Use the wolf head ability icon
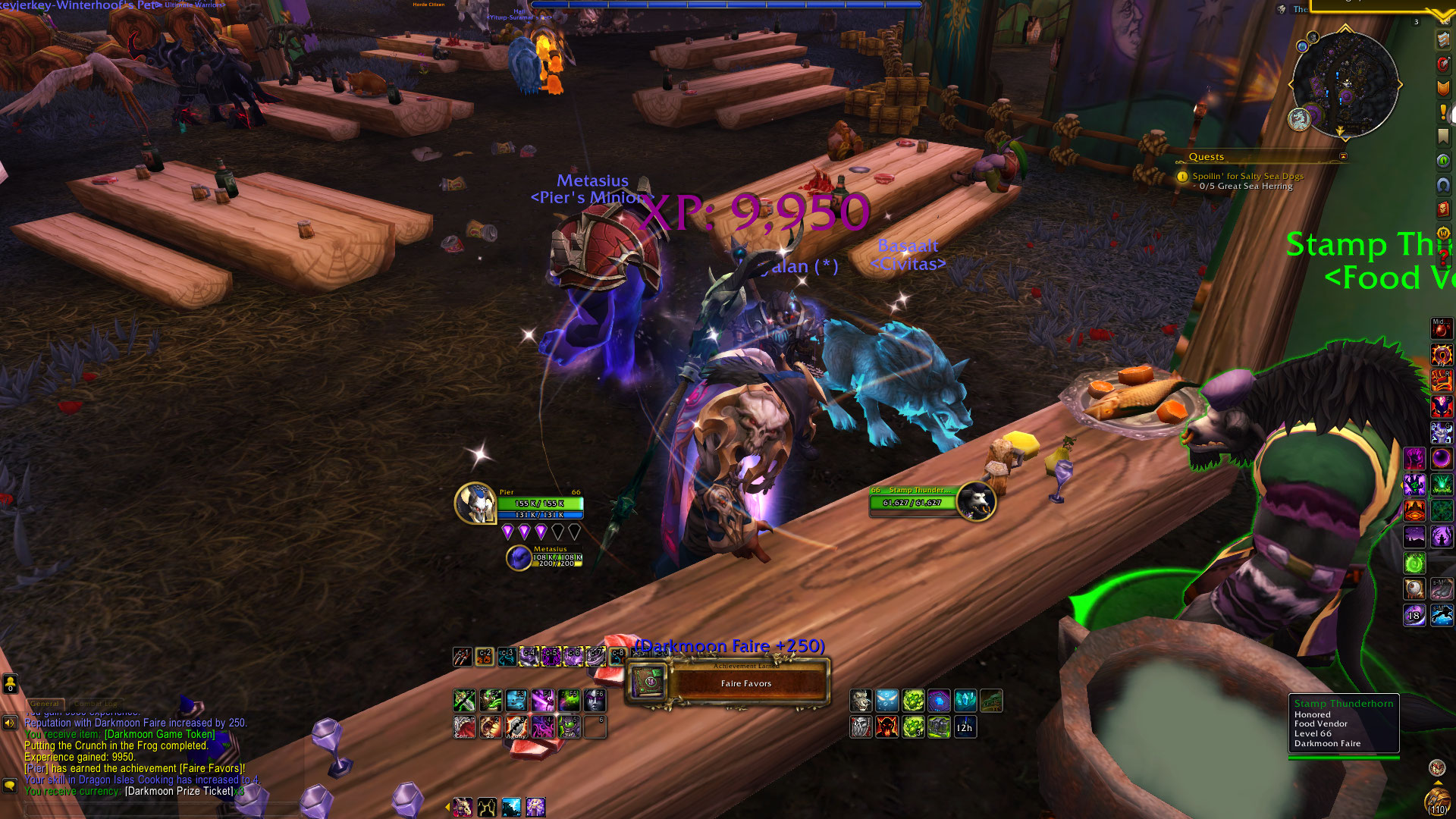Screen dimensions: 1456x819 (861, 700)
